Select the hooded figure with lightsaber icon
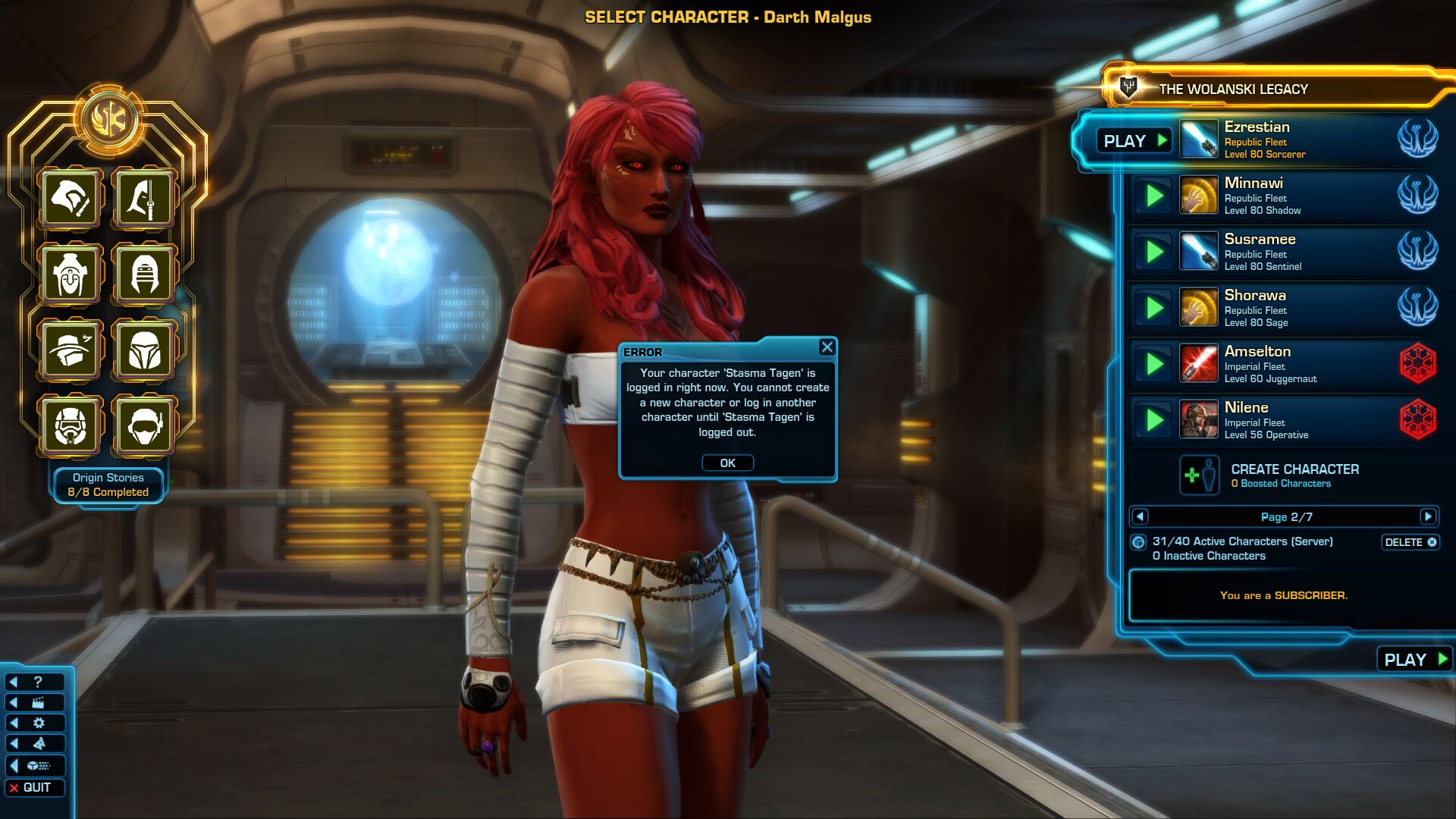The image size is (1456, 819). tap(144, 199)
